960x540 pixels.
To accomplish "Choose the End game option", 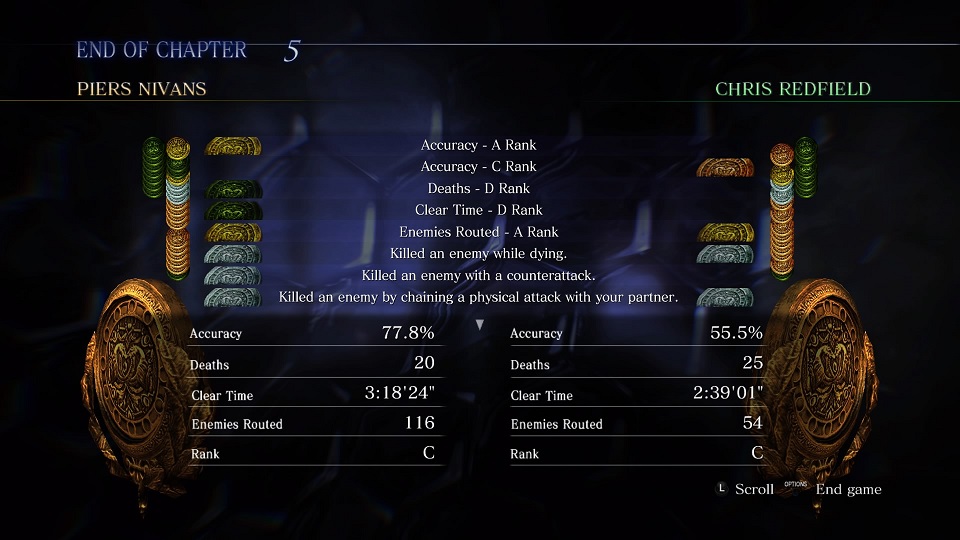I will point(847,489).
